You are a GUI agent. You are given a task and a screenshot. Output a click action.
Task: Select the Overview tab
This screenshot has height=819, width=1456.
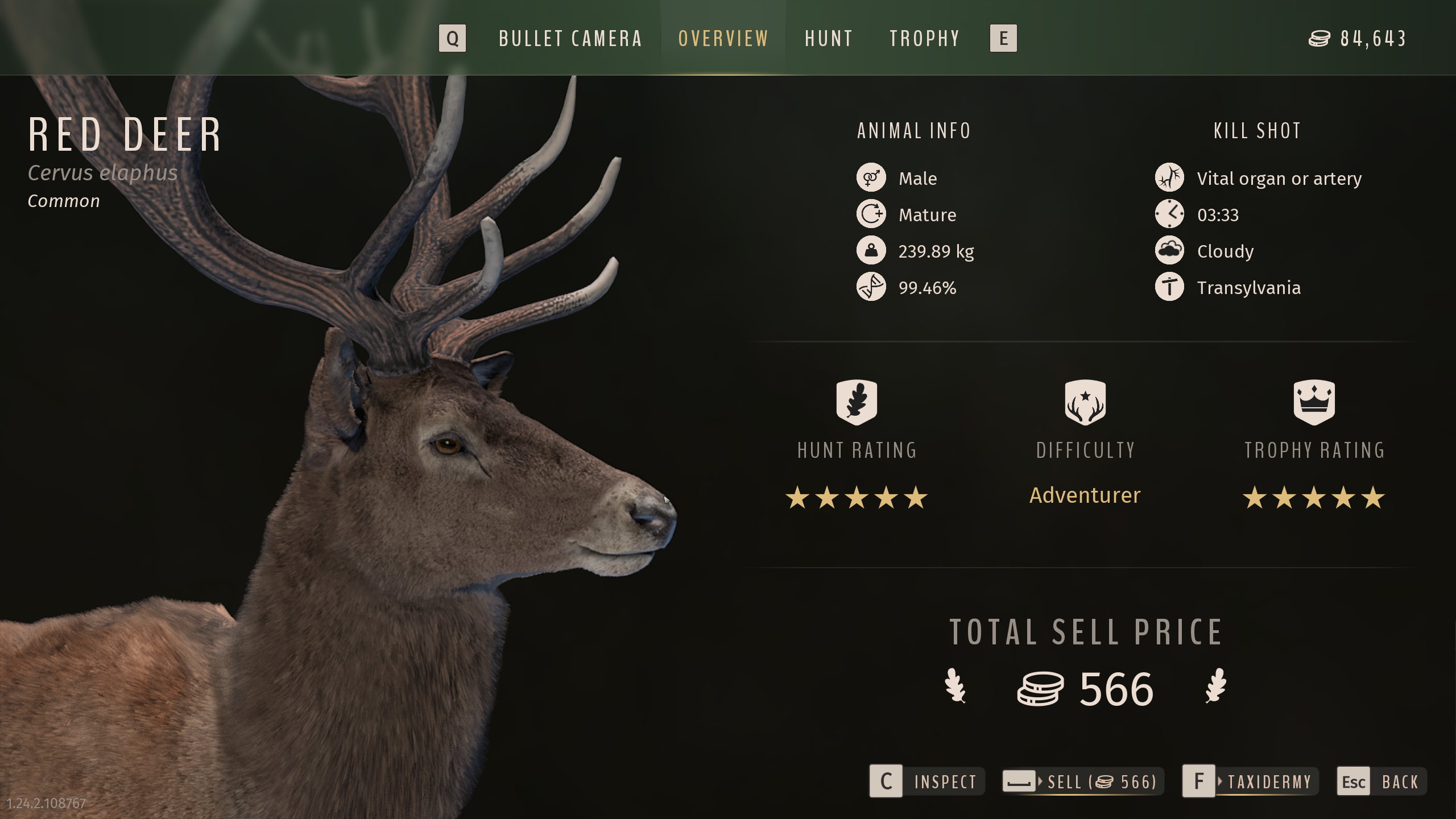tap(723, 39)
